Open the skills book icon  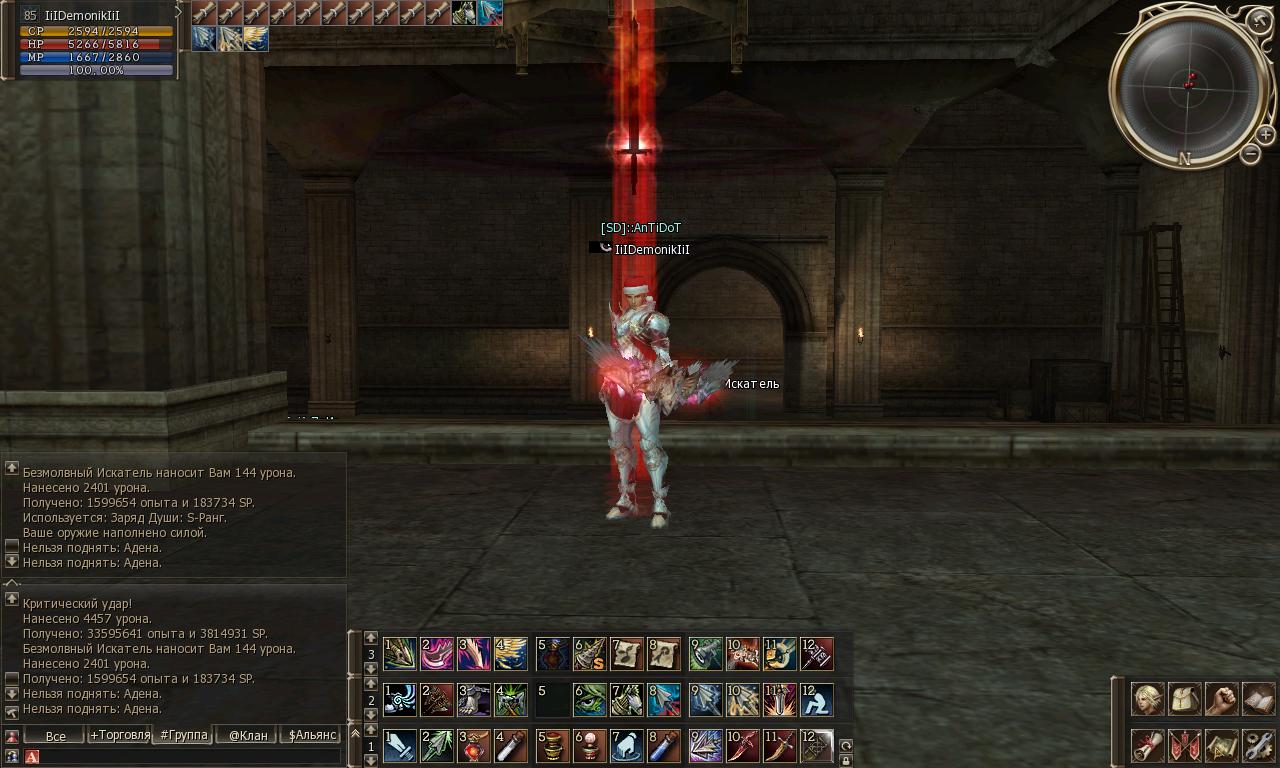point(1259,699)
